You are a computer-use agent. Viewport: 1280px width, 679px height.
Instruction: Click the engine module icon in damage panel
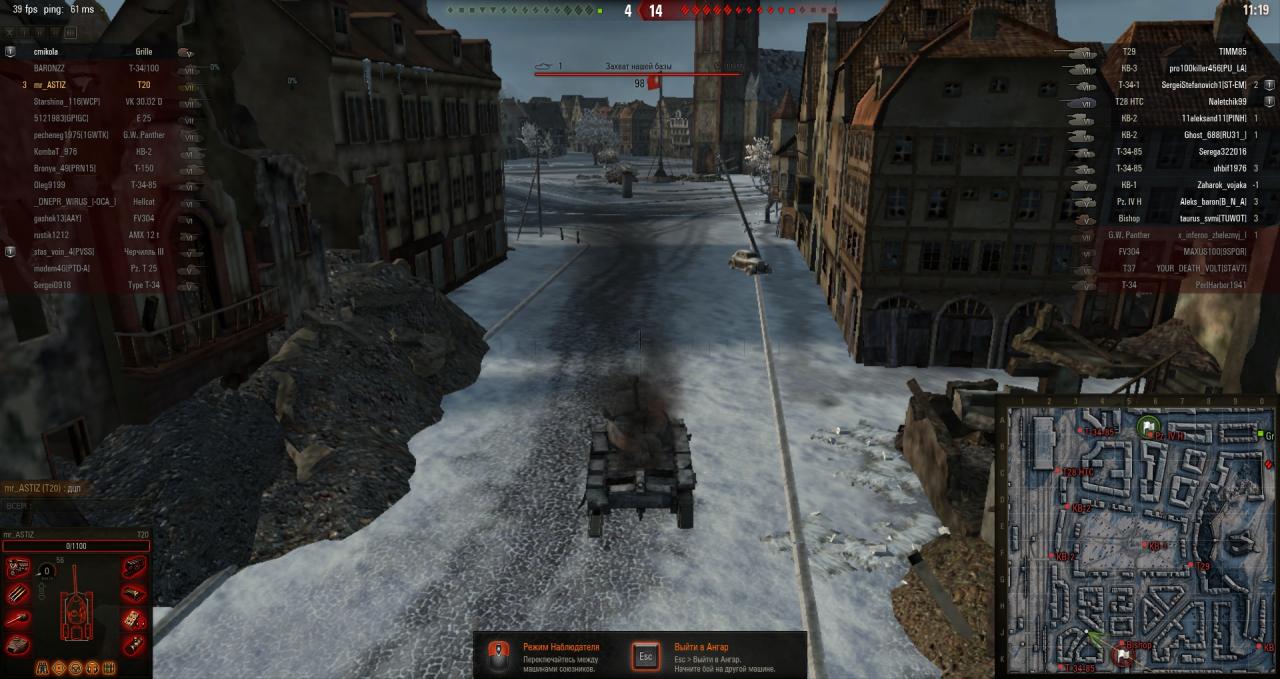(18, 568)
